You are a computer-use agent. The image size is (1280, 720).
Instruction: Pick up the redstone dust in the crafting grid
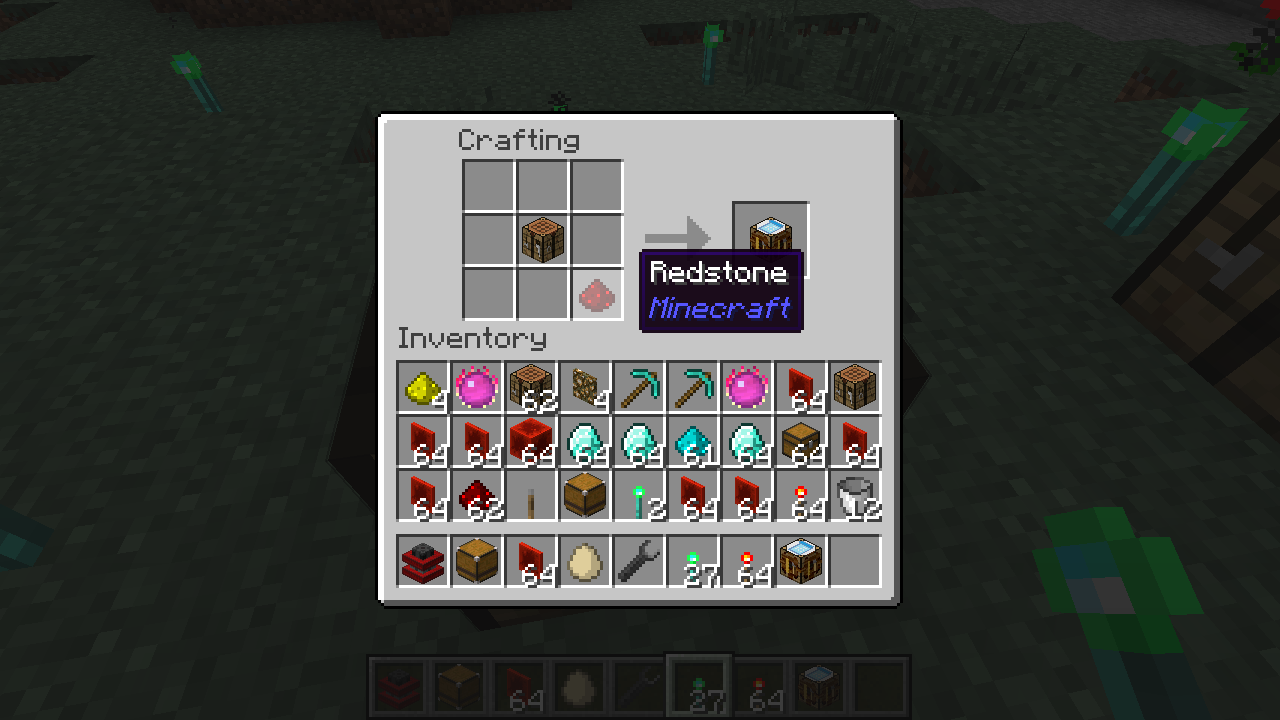point(597,294)
